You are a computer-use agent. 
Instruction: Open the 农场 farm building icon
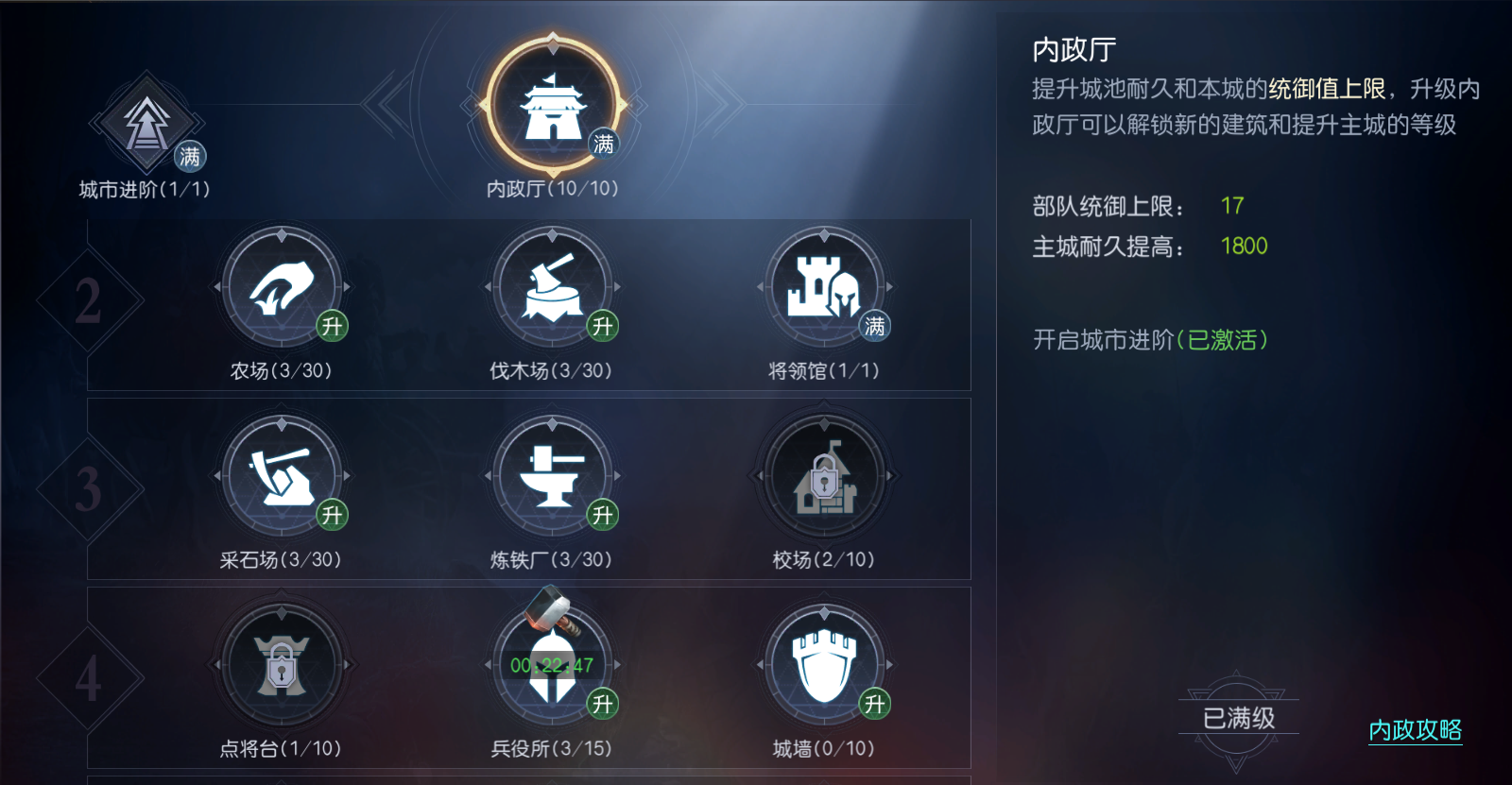coord(283,288)
